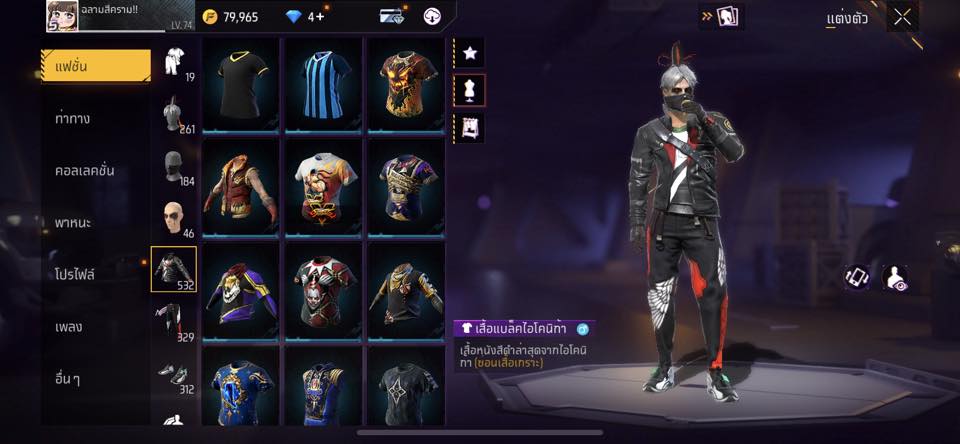Screen dimensions: 960x444
Task: Select the black mask category icon
Action: (174, 166)
